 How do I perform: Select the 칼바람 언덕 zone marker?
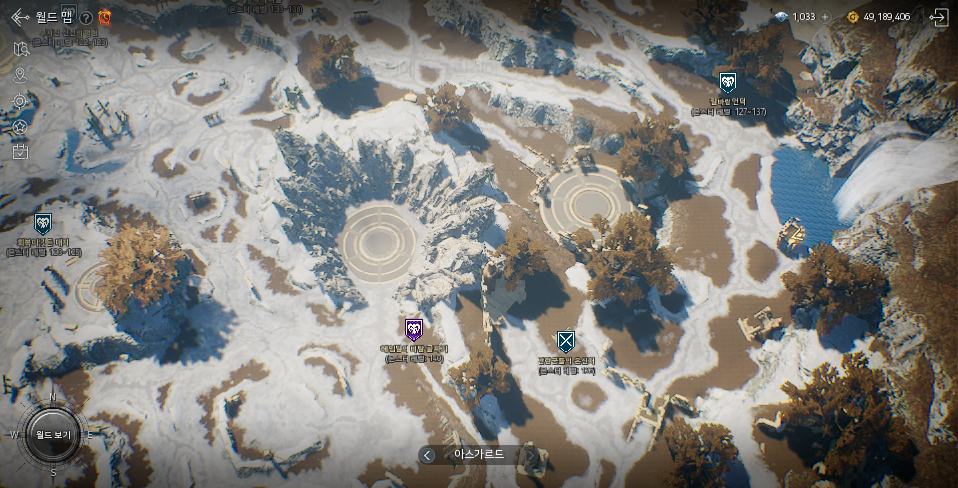click(727, 83)
